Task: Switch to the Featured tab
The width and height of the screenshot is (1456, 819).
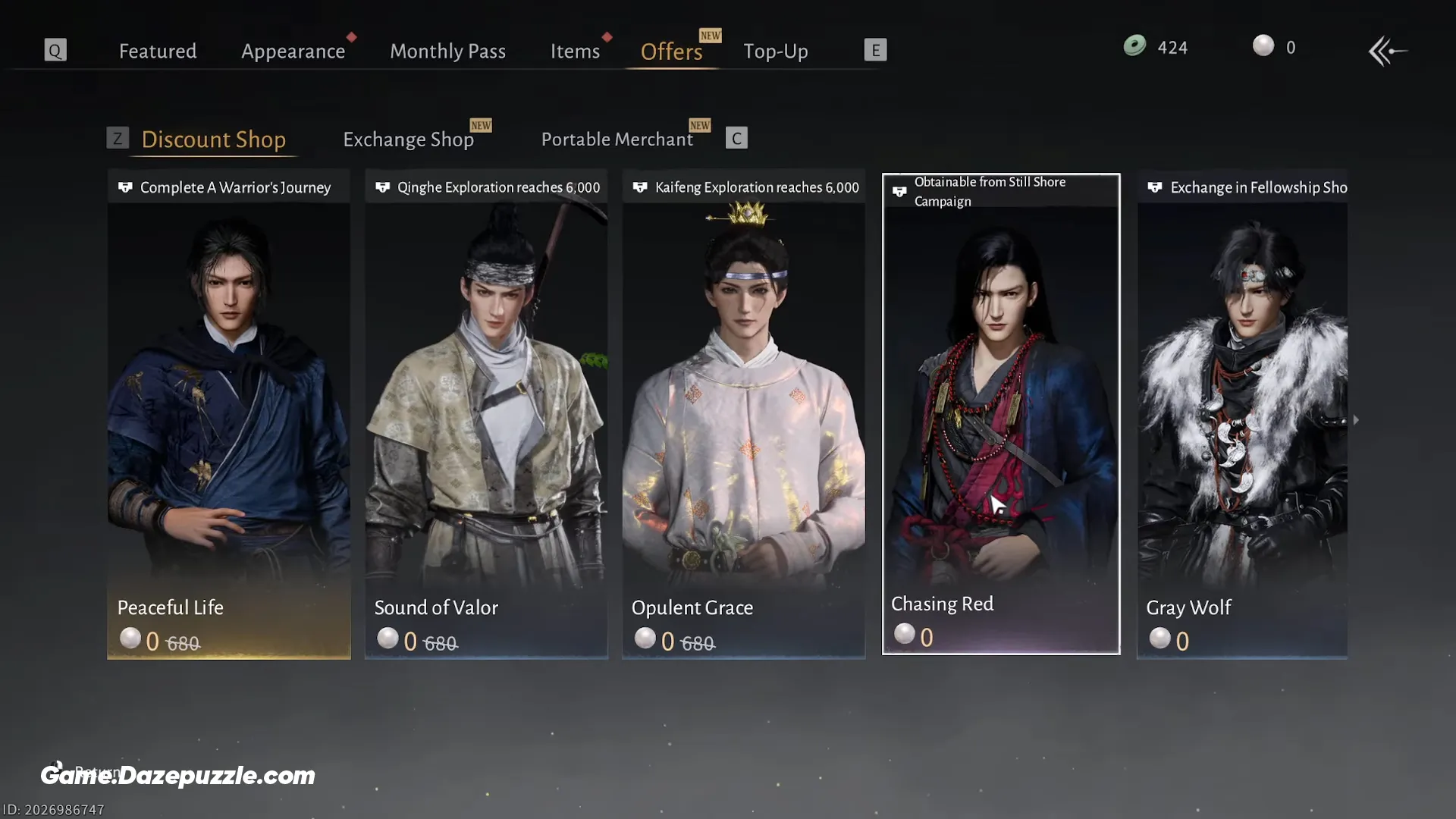Action: coord(158,51)
